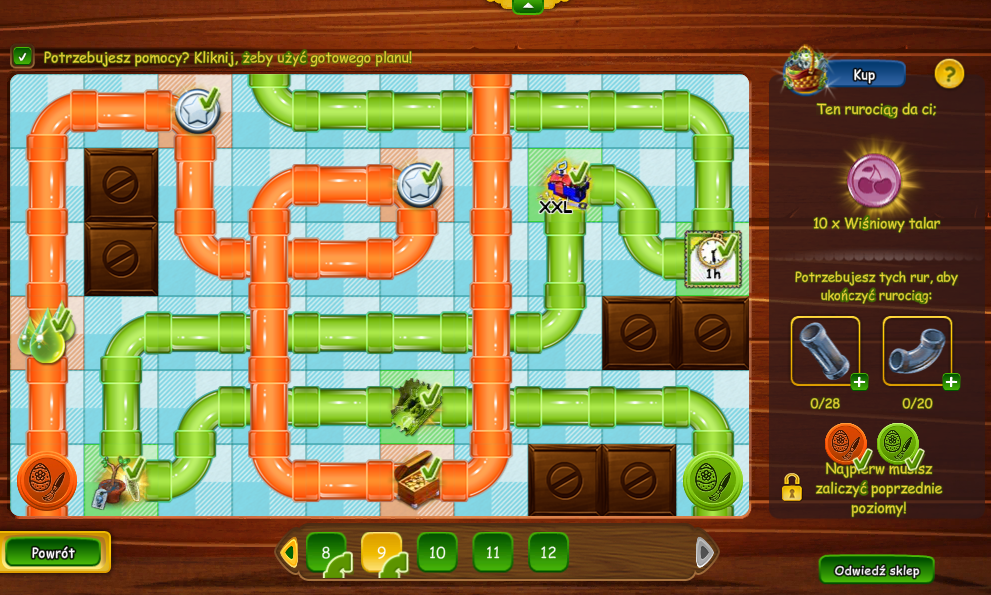This screenshot has height=595, width=991.
Task: Switch to level 12
Action: [548, 552]
